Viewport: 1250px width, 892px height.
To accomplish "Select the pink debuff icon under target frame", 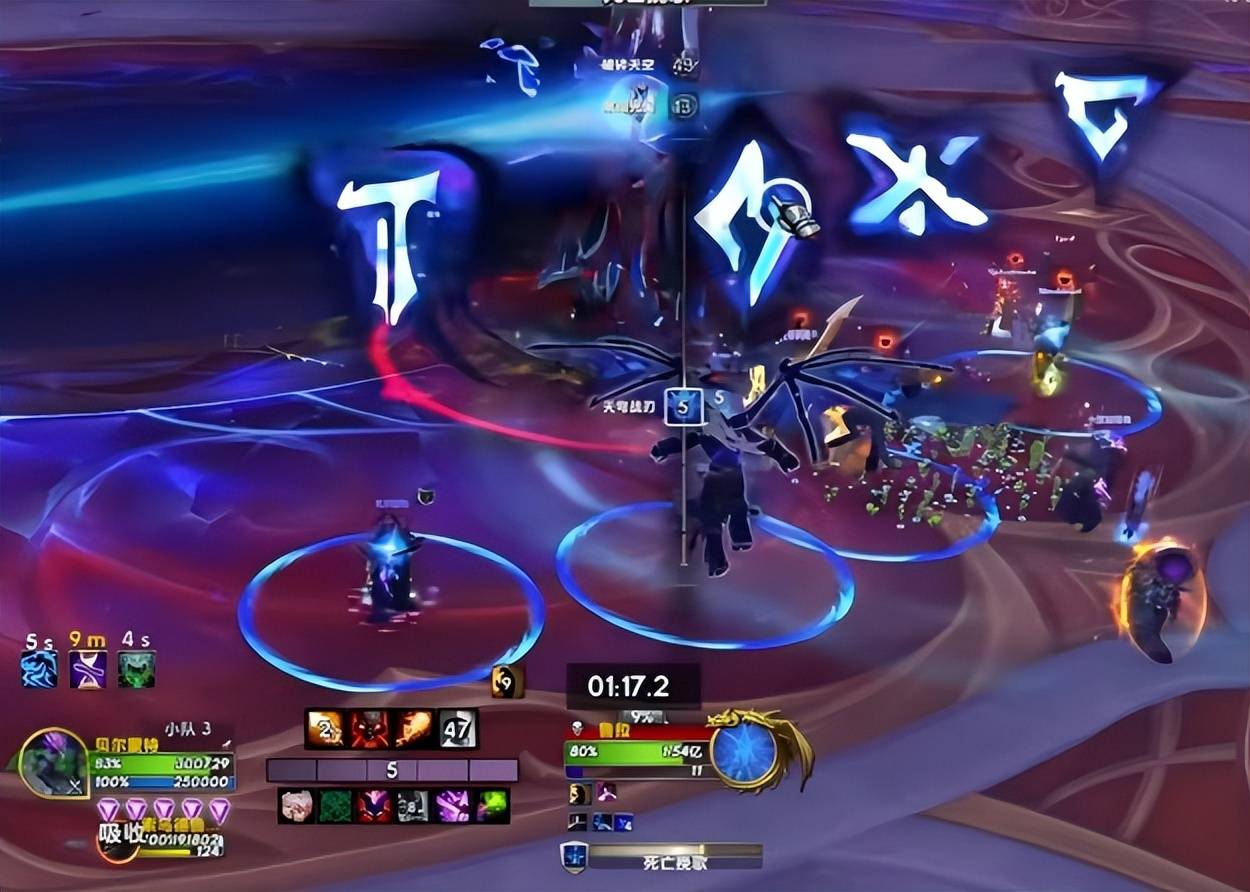I will tap(606, 793).
